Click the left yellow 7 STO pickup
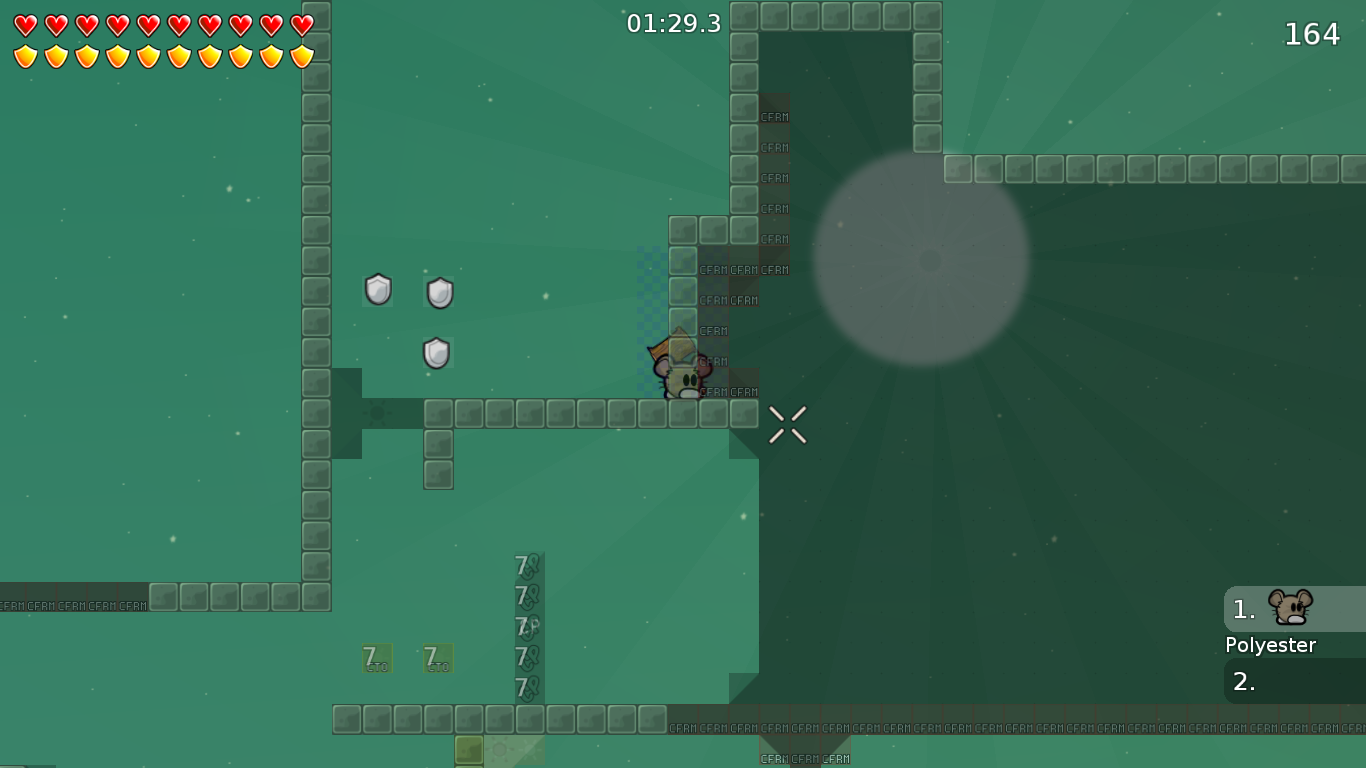 pyautogui.click(x=376, y=658)
